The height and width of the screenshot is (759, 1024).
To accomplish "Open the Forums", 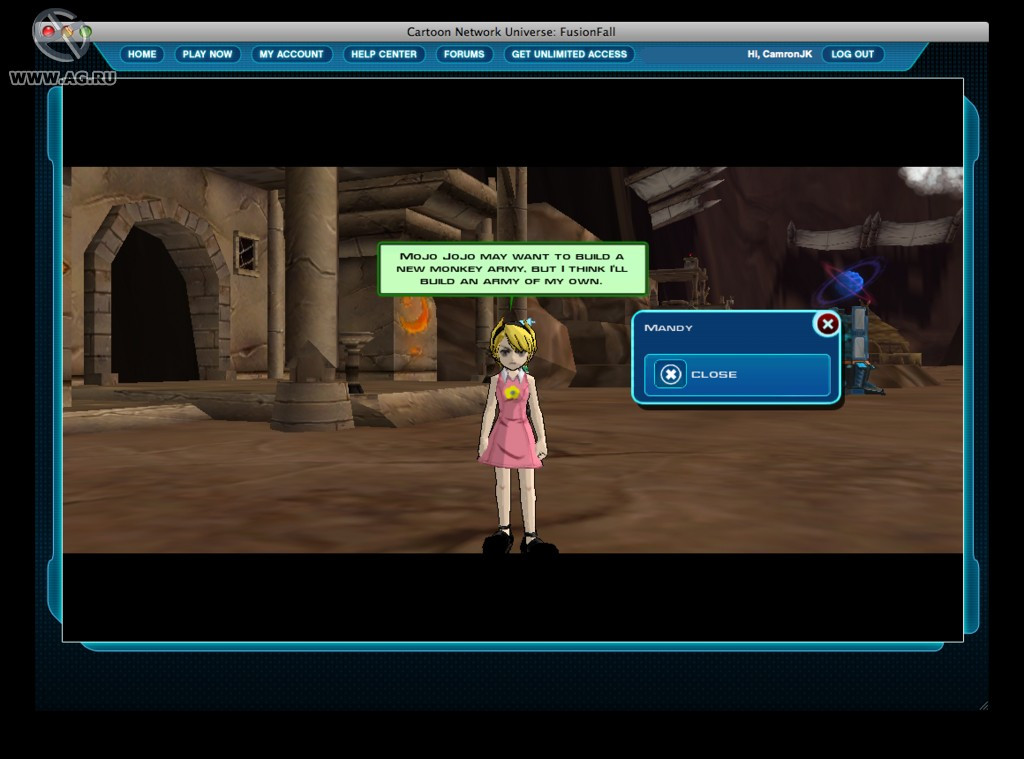I will coord(464,54).
